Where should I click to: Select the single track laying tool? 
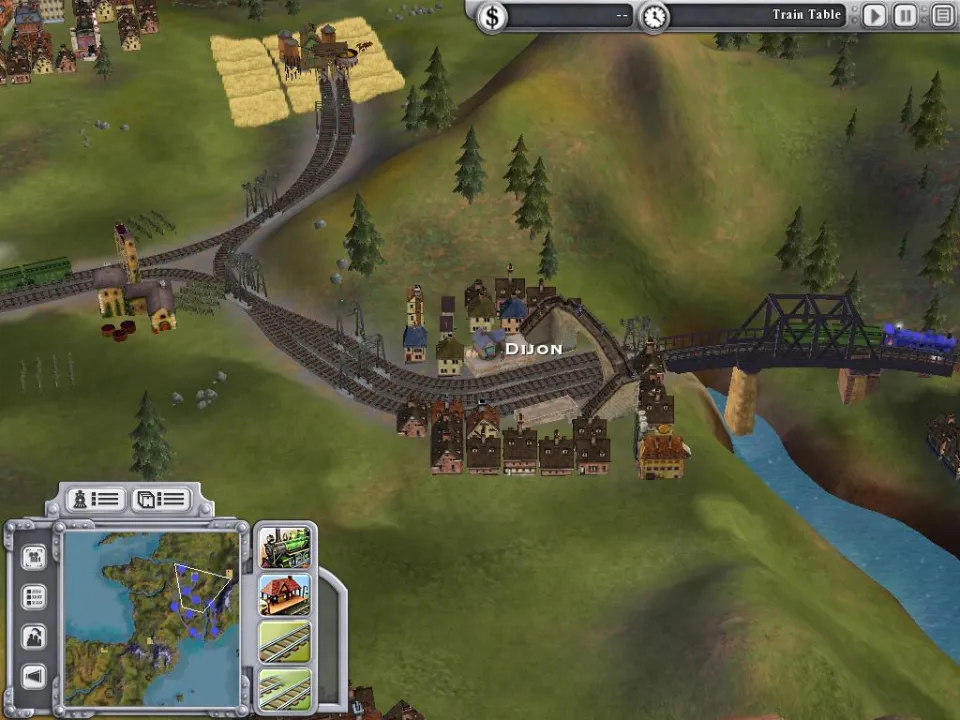[x=285, y=641]
